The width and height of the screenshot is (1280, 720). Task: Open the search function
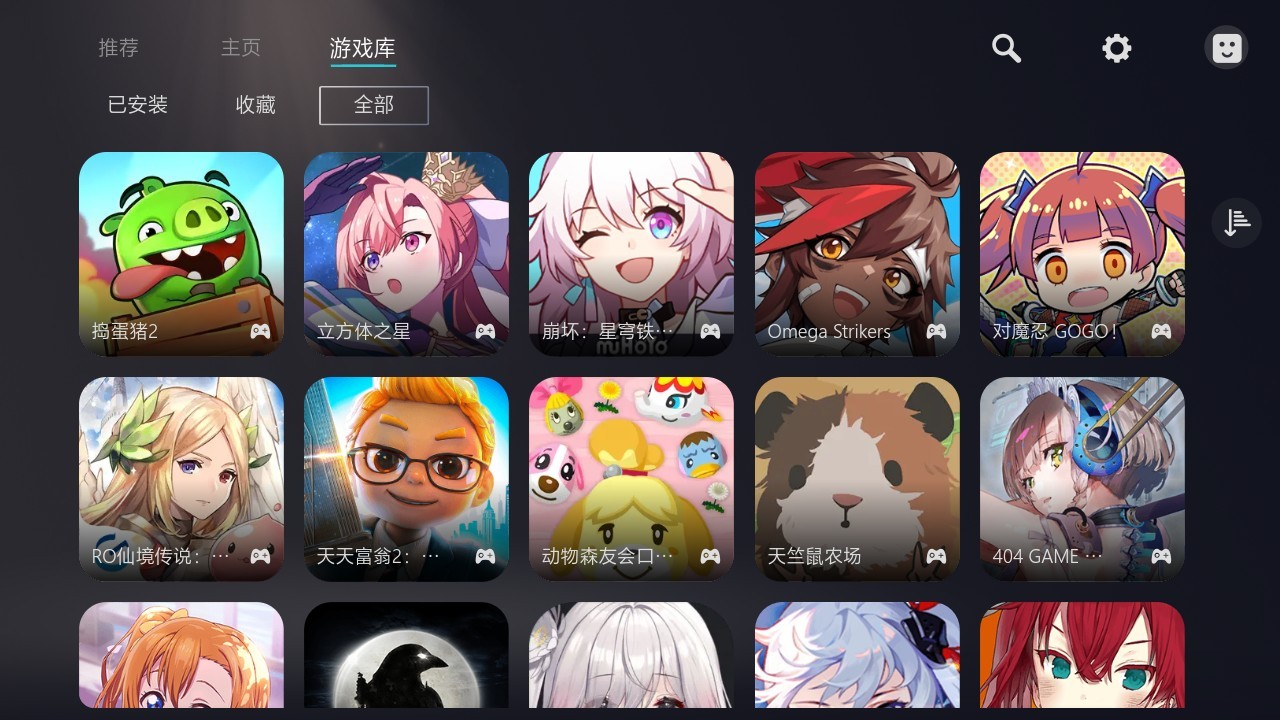pyautogui.click(x=1006, y=48)
